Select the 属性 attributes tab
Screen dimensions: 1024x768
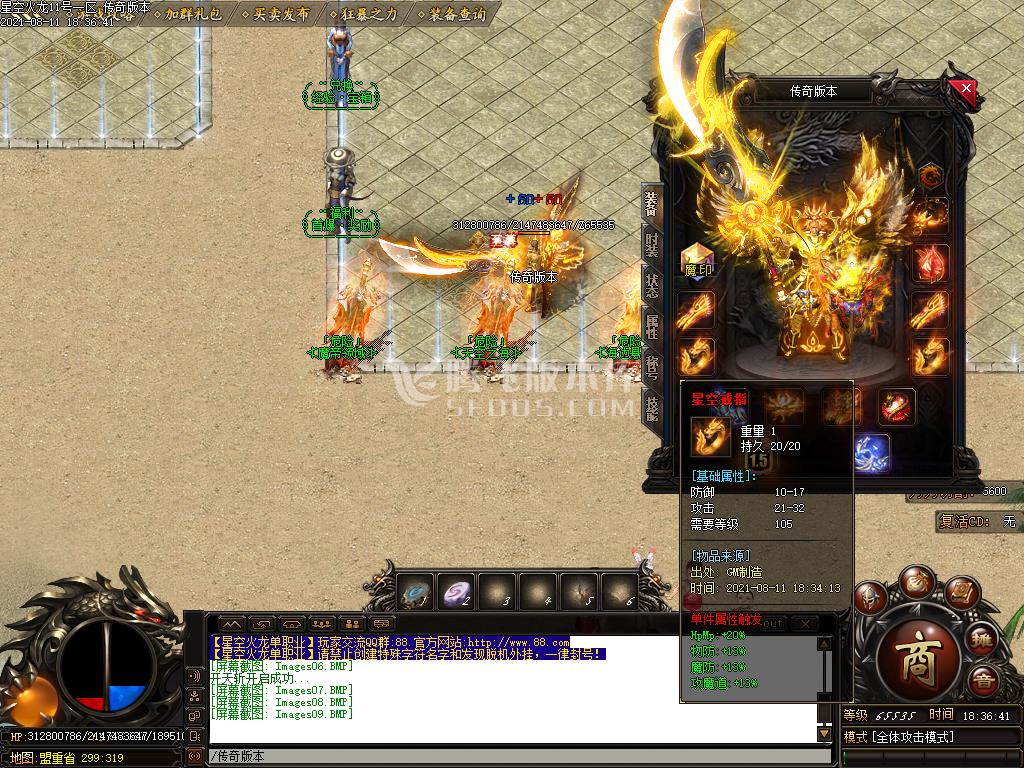tap(652, 326)
